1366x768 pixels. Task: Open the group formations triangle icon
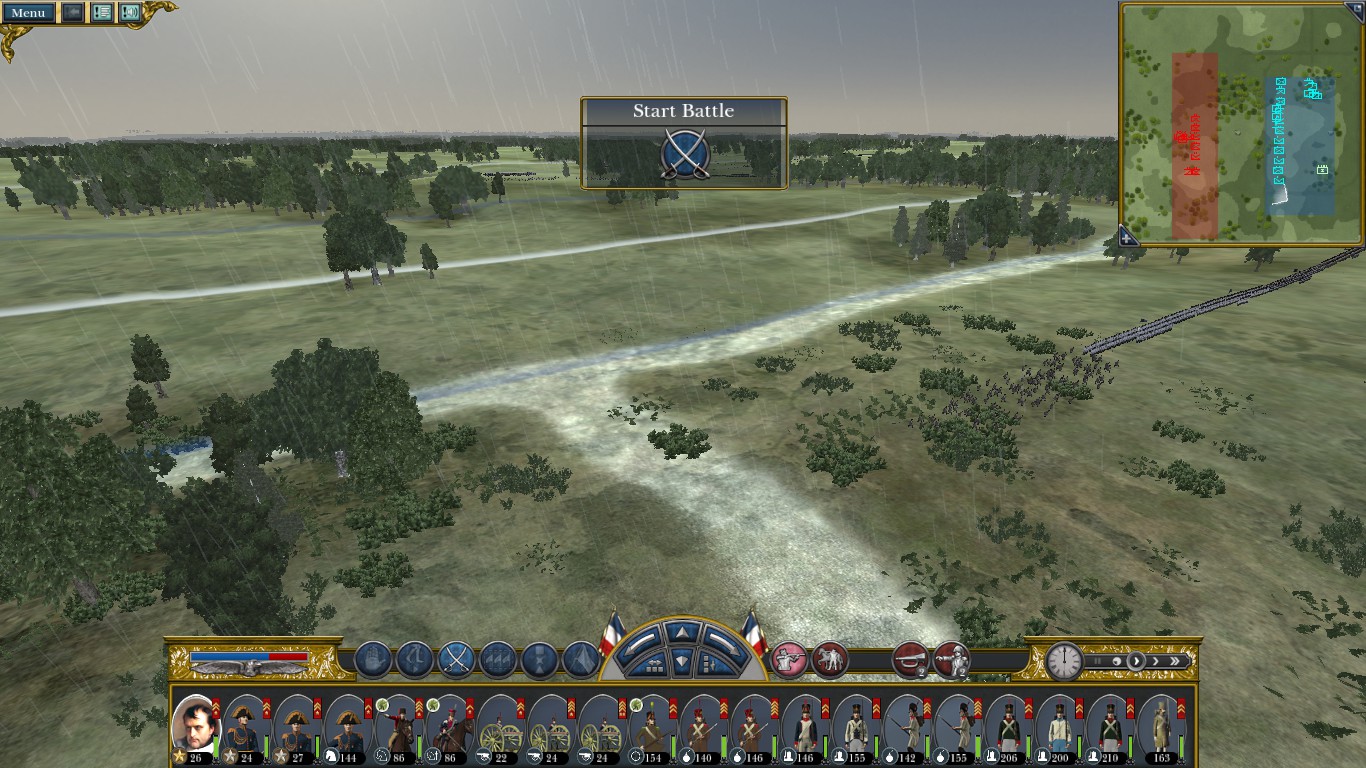click(x=582, y=659)
